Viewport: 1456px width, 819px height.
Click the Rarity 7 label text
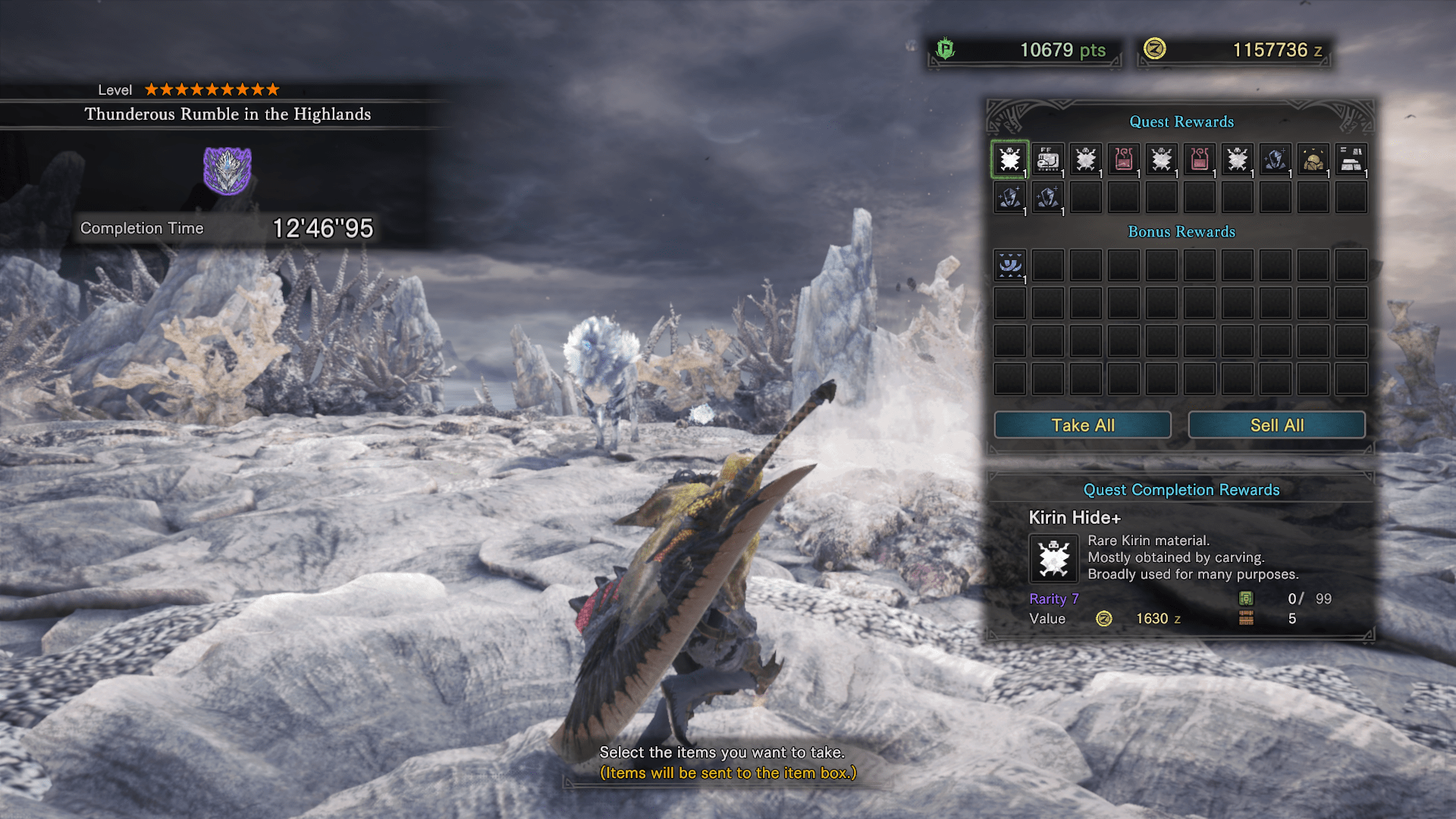click(1053, 598)
